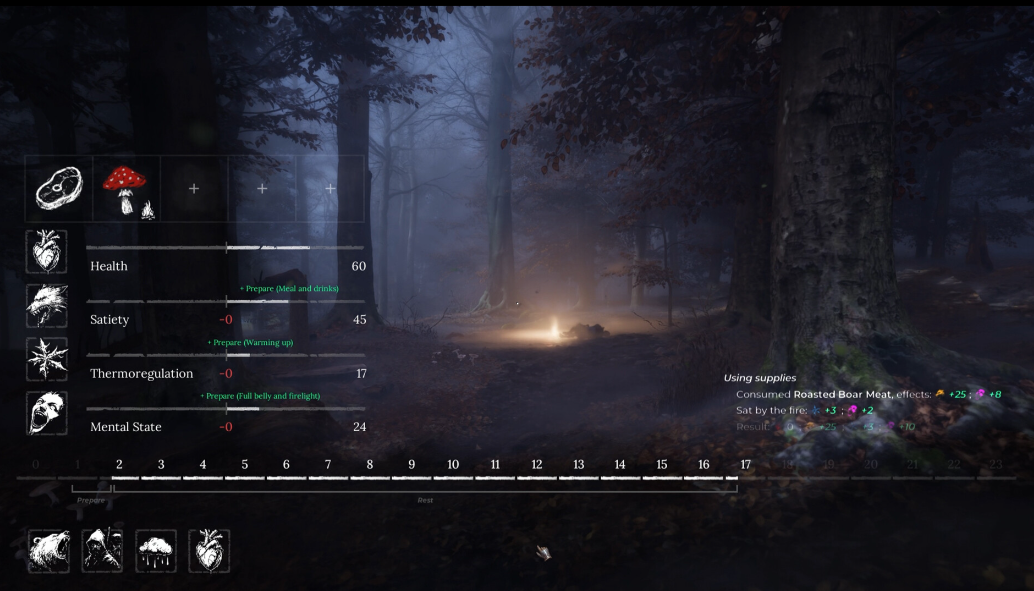Click the Thermoregulation frost stat icon
This screenshot has width=1034, height=591.
click(x=47, y=360)
